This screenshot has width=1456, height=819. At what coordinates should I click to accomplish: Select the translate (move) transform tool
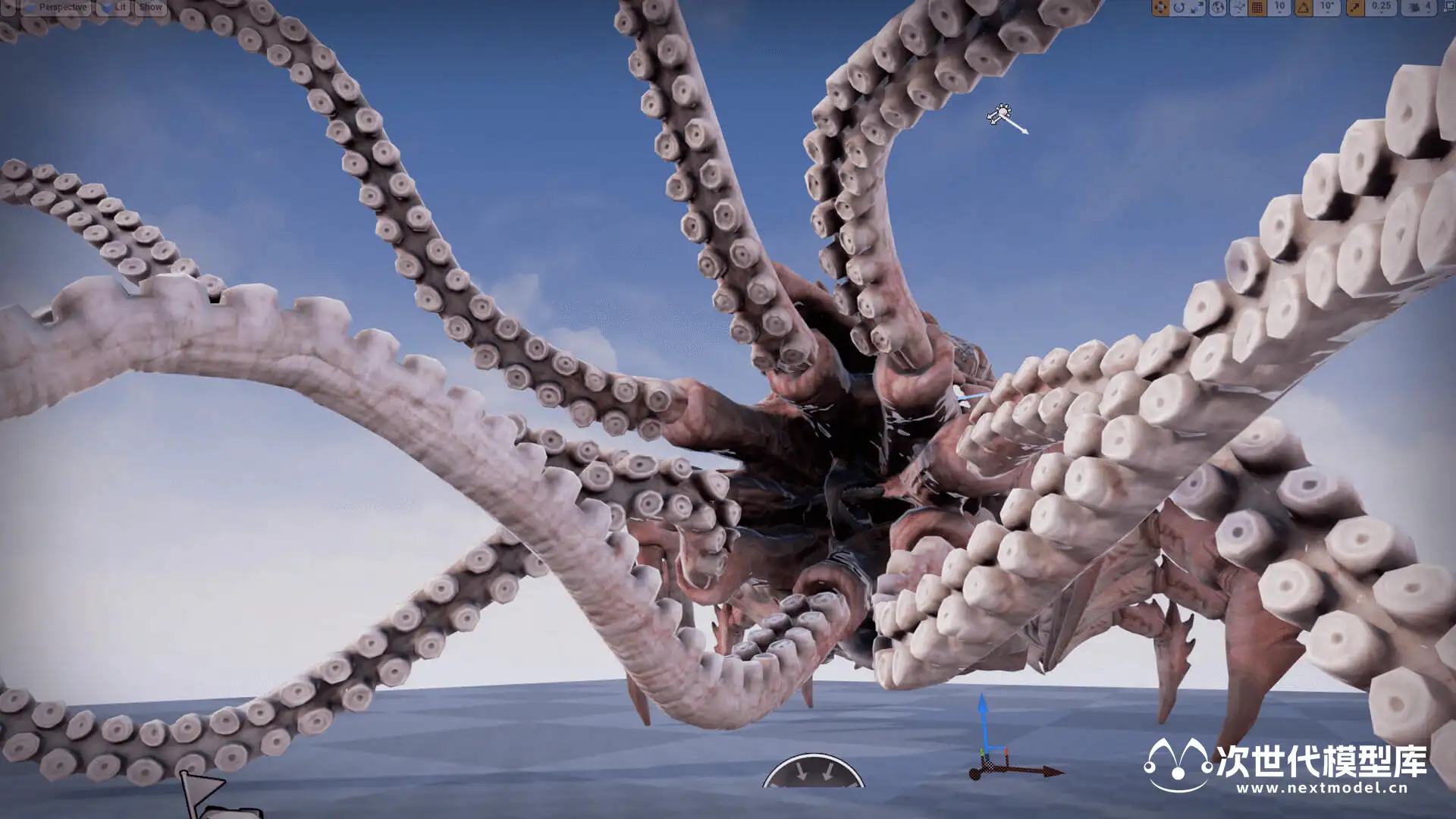tap(1160, 8)
